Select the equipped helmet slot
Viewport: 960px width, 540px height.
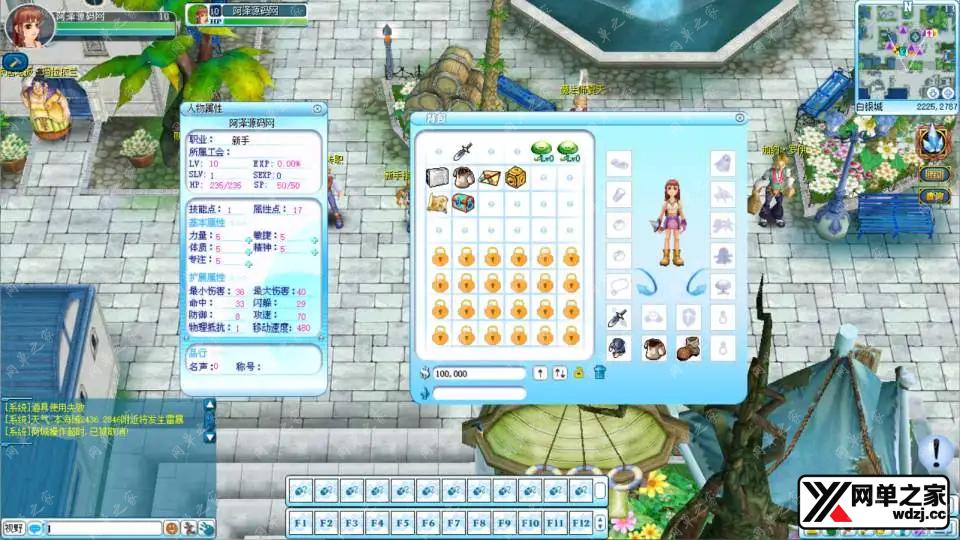619,348
